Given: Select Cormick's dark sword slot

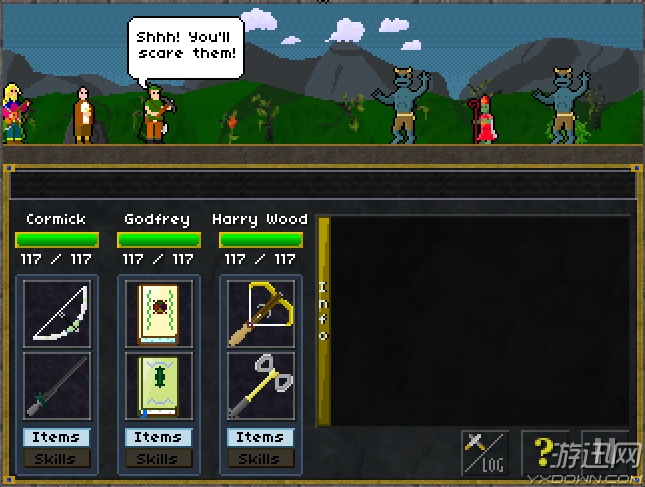Looking at the screenshot, I should 57,386.
